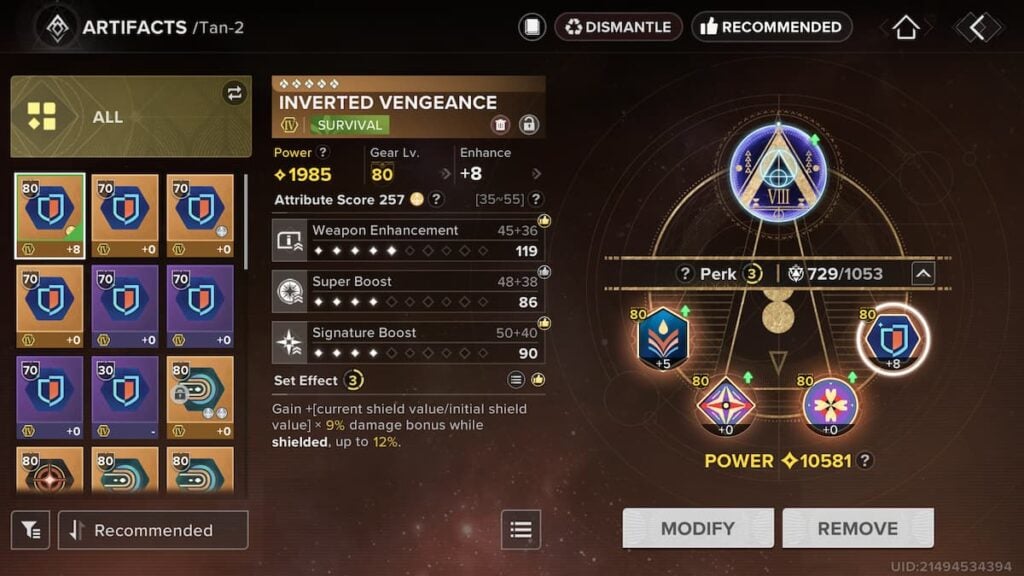Toggle the lock on Inverted Vengeance
The width and height of the screenshot is (1024, 576).
pyautogui.click(x=529, y=125)
